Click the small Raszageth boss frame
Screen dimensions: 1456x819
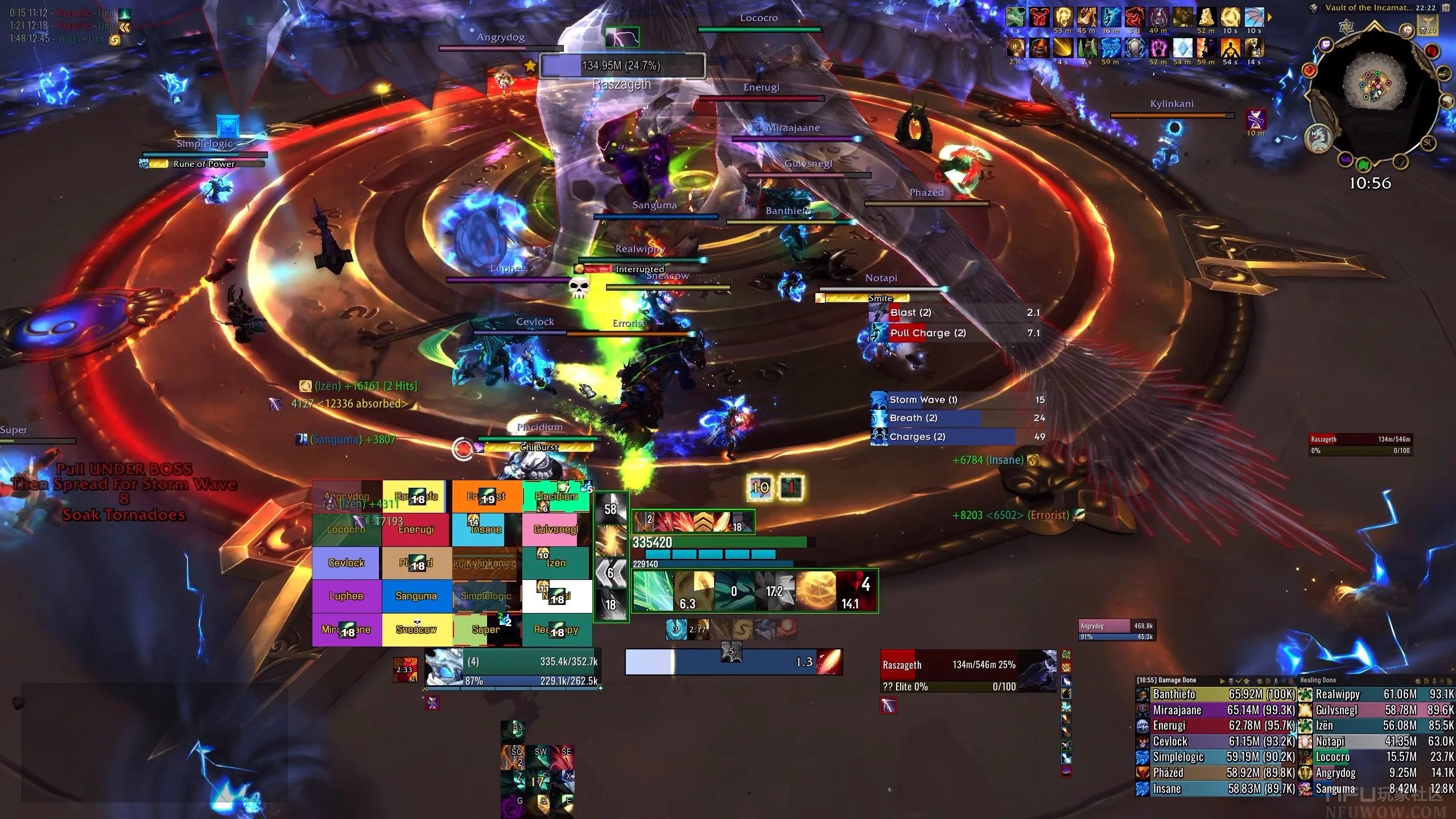1360,444
